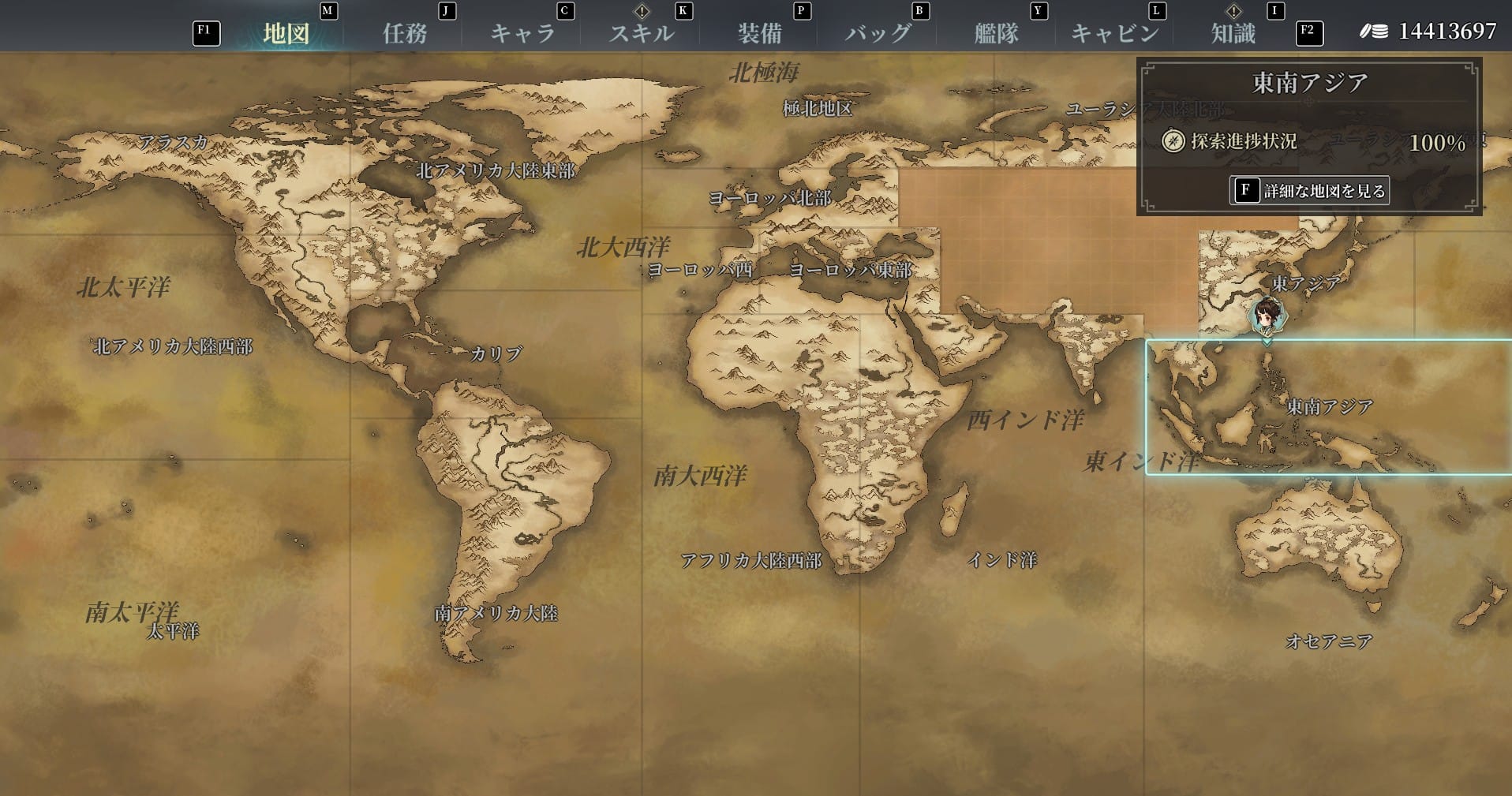Show the 艦隊 tab
This screenshot has height=796, width=1512.
click(996, 33)
